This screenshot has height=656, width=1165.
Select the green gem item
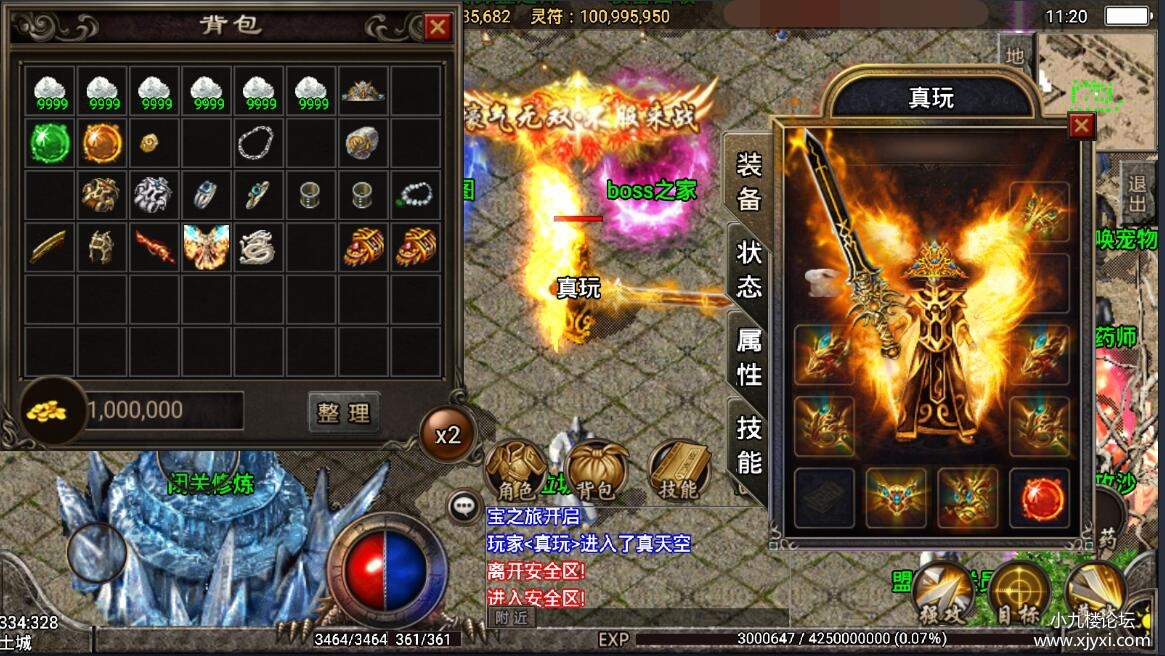click(x=49, y=142)
